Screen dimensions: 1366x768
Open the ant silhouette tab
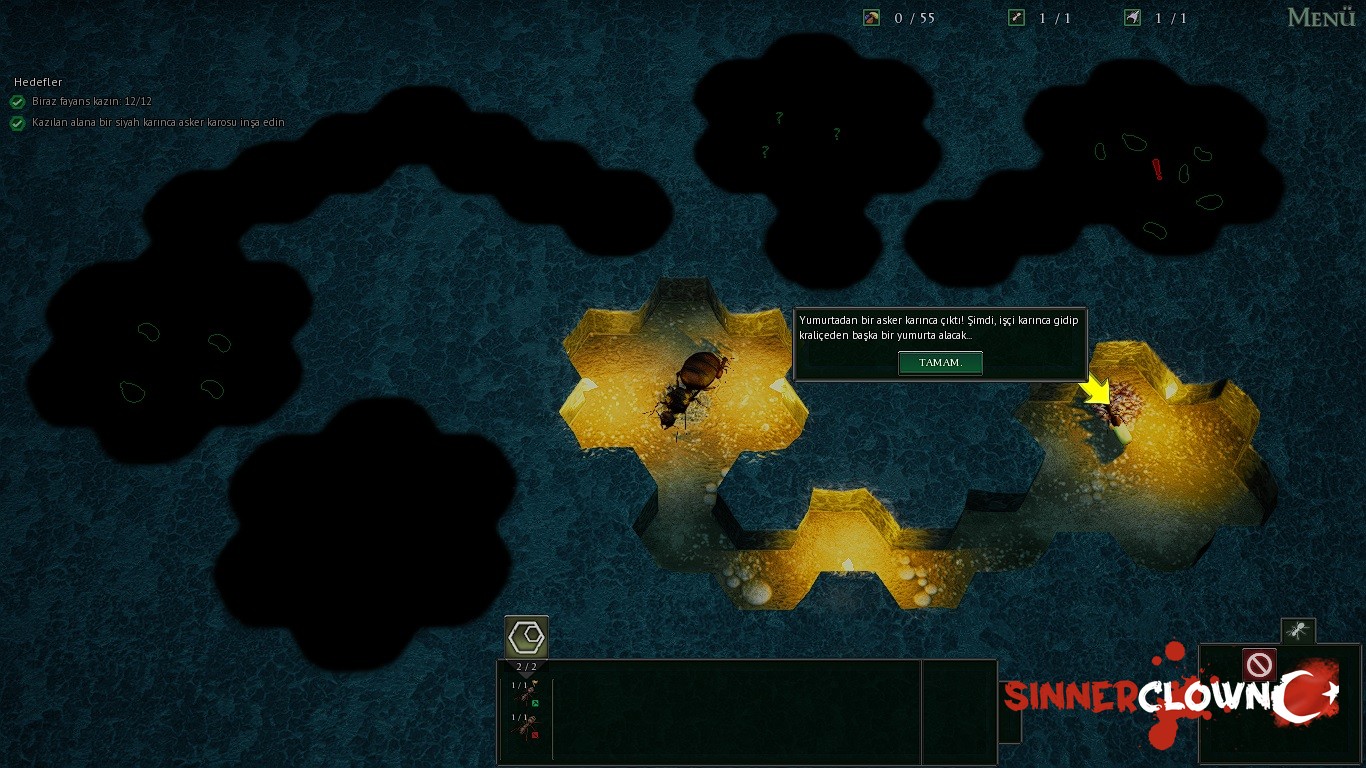pyautogui.click(x=1298, y=631)
